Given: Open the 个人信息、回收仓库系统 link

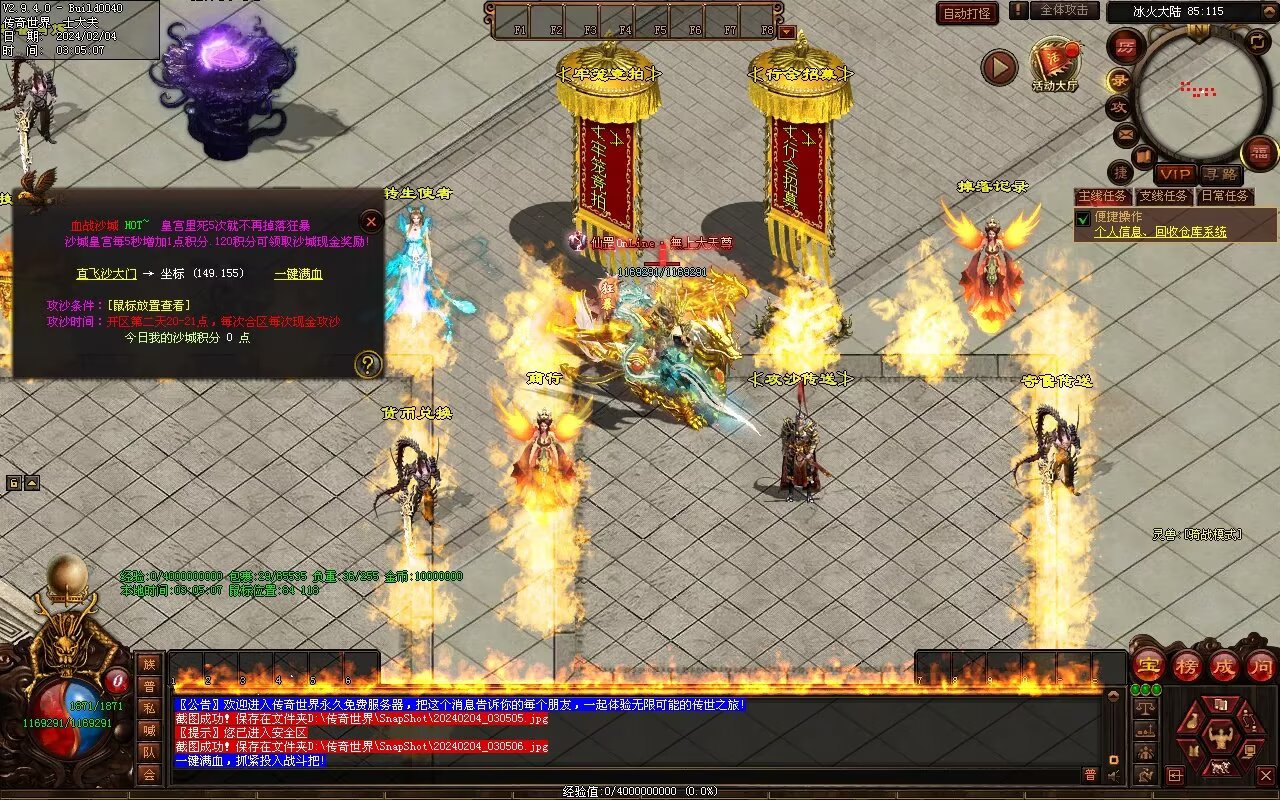Looking at the screenshot, I should point(1160,232).
